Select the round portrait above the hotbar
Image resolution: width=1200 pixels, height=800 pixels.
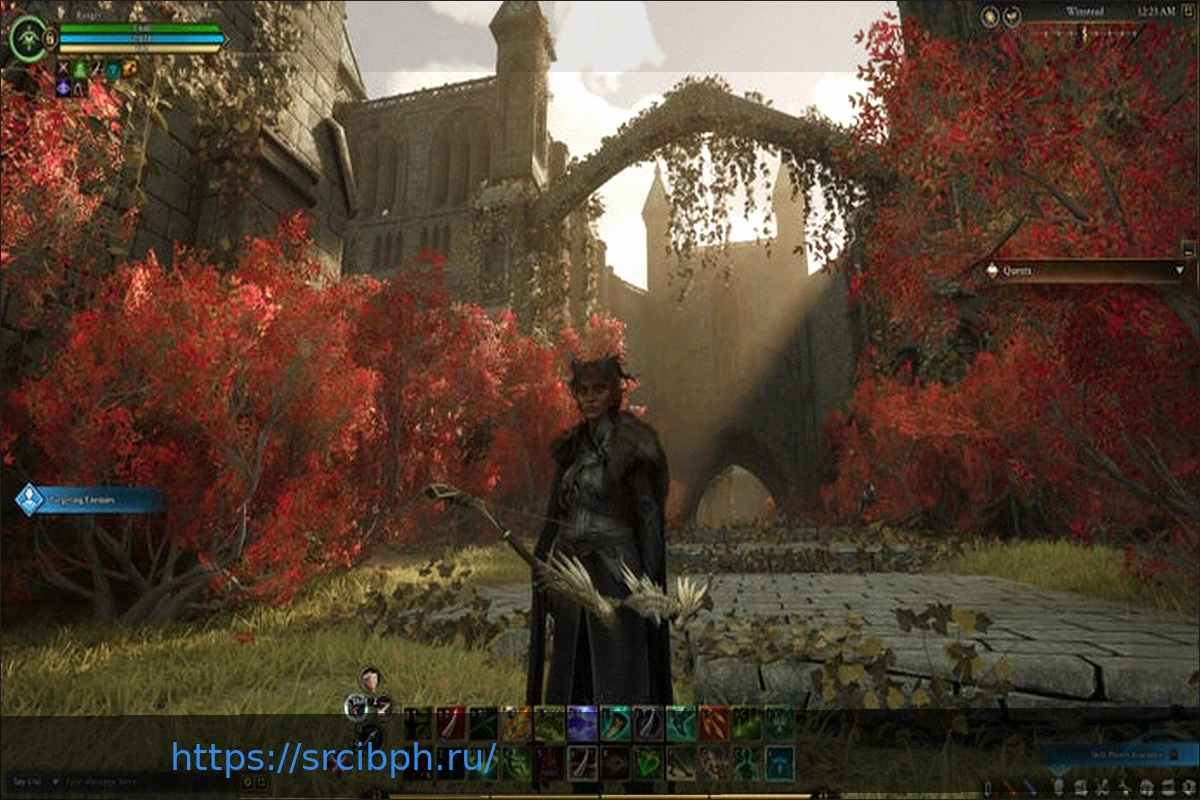[370, 679]
